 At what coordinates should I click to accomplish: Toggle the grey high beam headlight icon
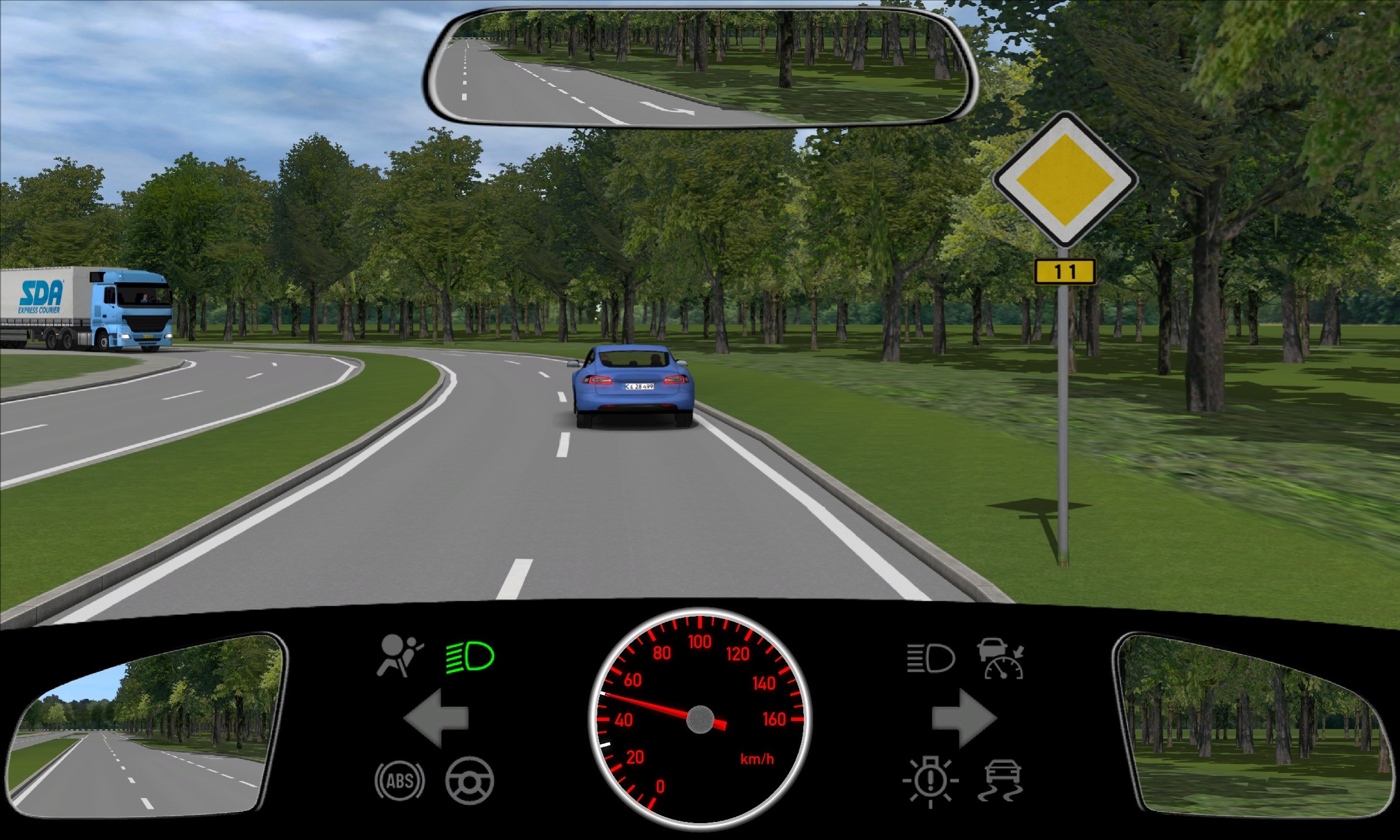[x=930, y=659]
